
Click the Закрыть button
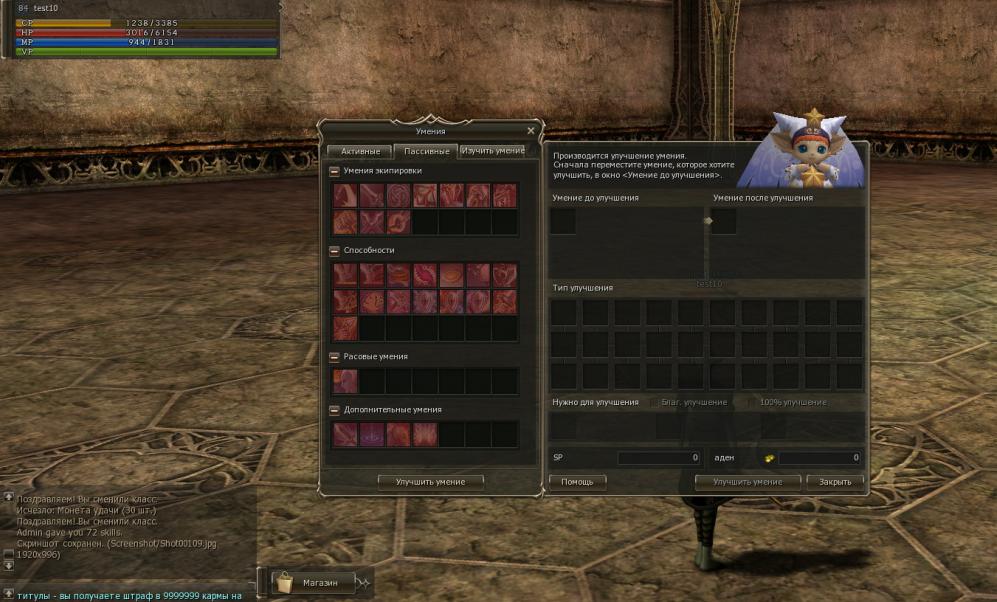pyautogui.click(x=835, y=482)
